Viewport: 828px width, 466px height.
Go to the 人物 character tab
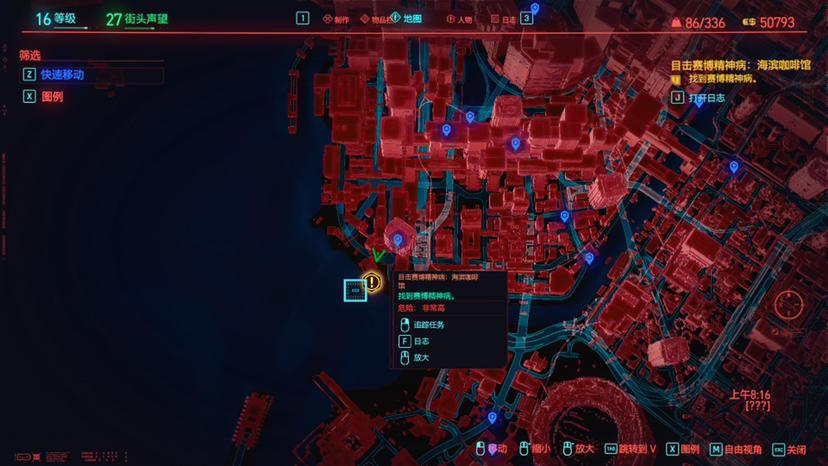point(464,18)
